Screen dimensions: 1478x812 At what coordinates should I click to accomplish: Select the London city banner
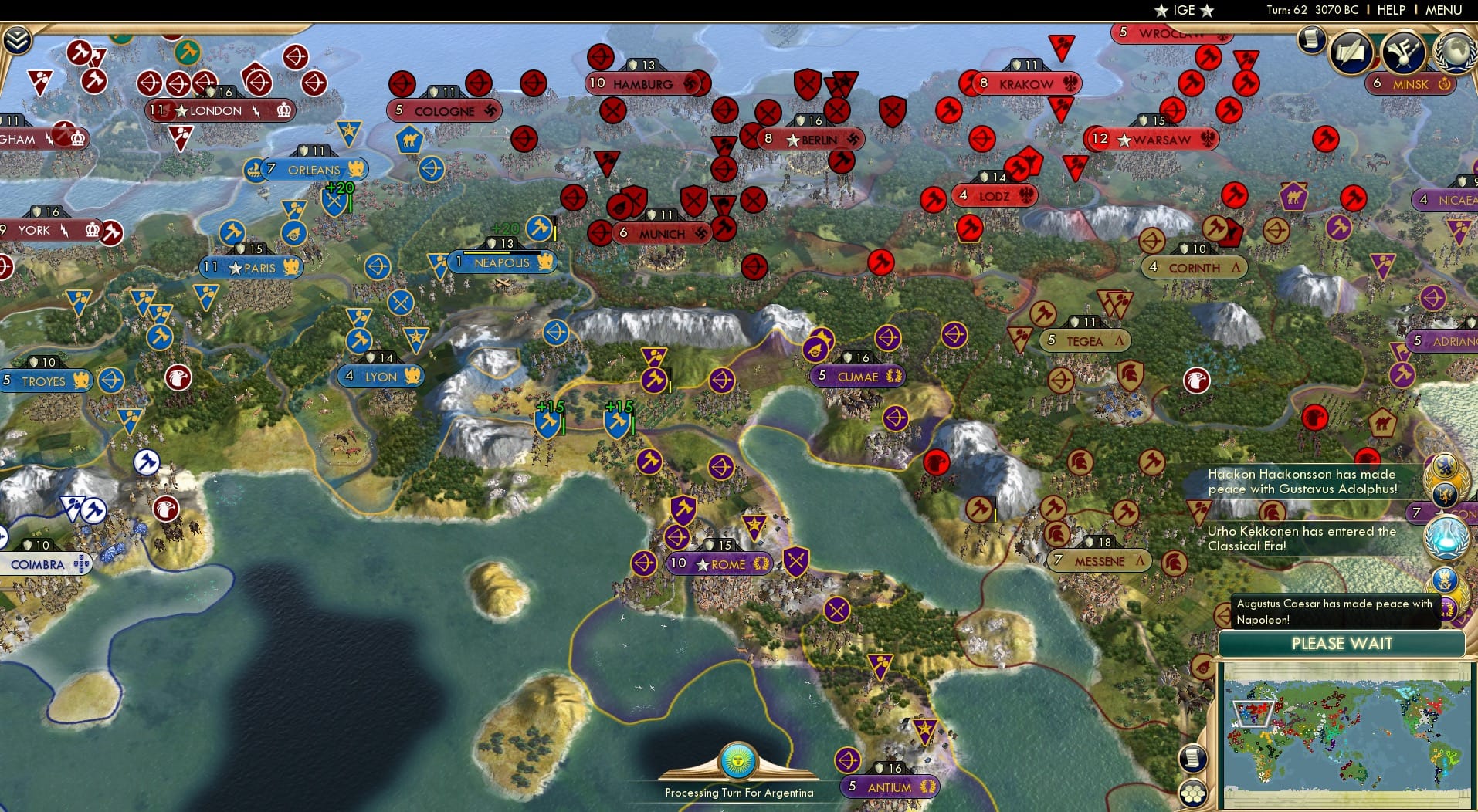pyautogui.click(x=221, y=110)
